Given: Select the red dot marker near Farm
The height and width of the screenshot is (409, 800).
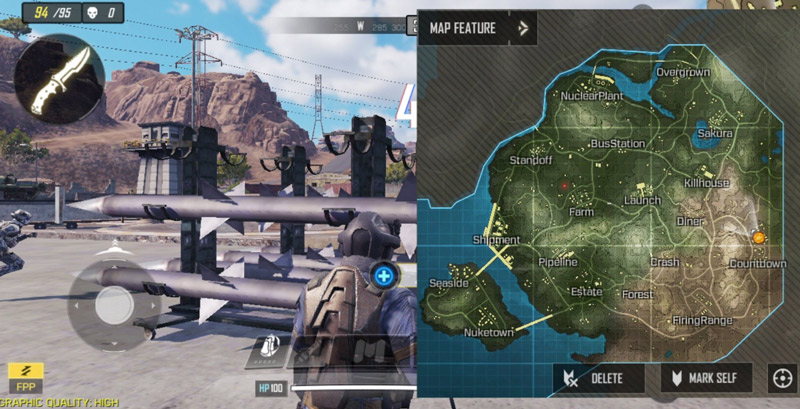Looking at the screenshot, I should pyautogui.click(x=565, y=186).
